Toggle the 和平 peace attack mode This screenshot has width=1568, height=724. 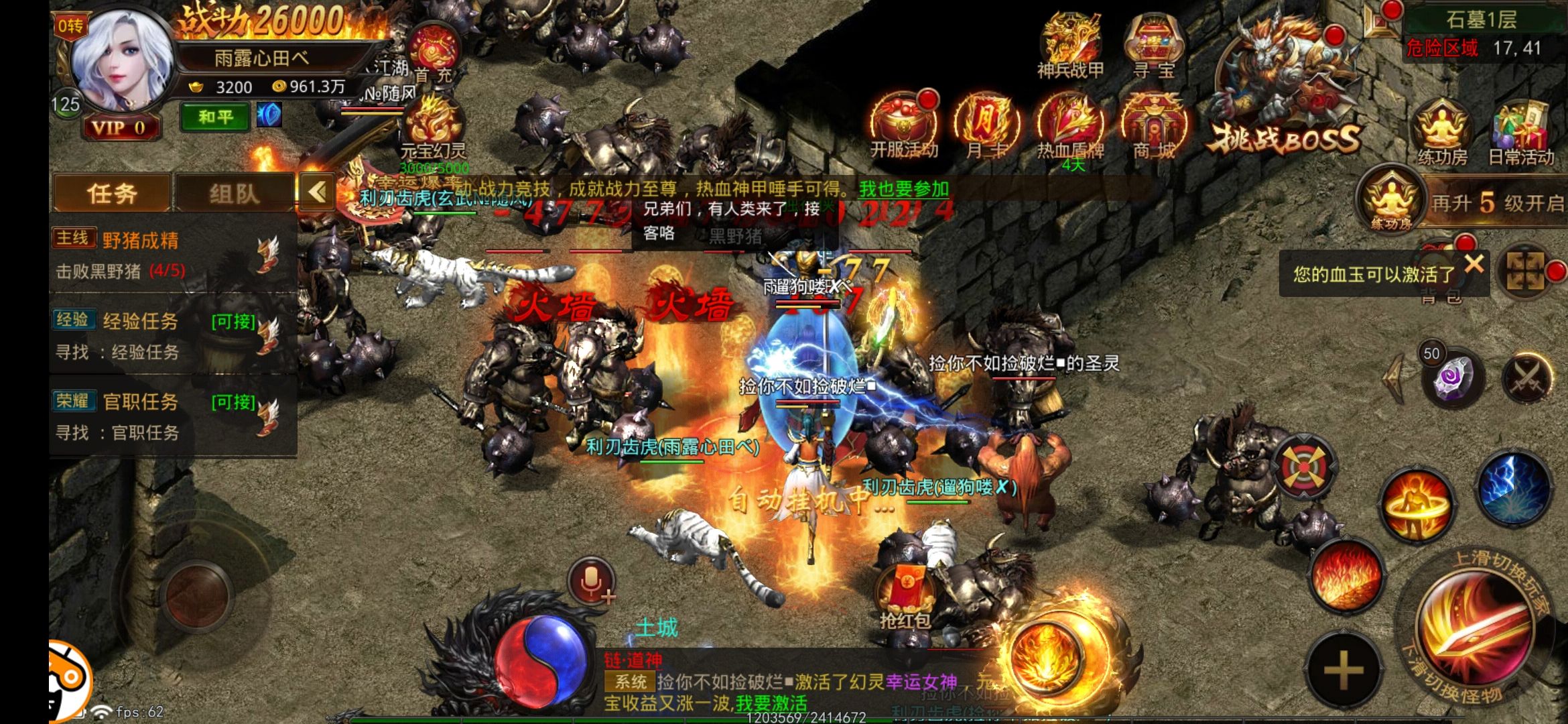(x=213, y=117)
